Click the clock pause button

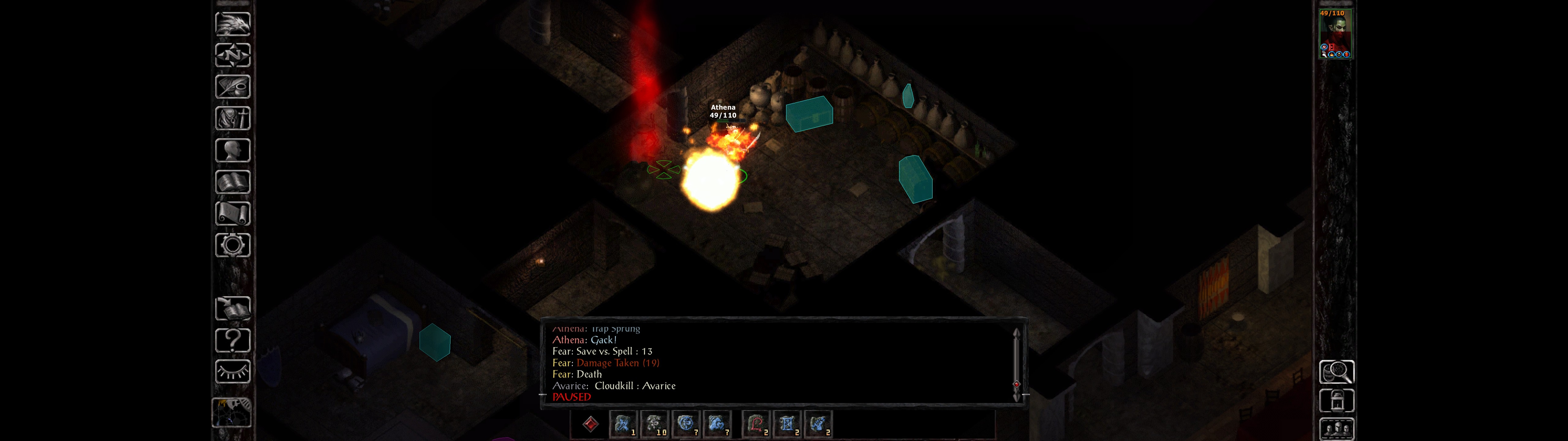[x=231, y=413]
